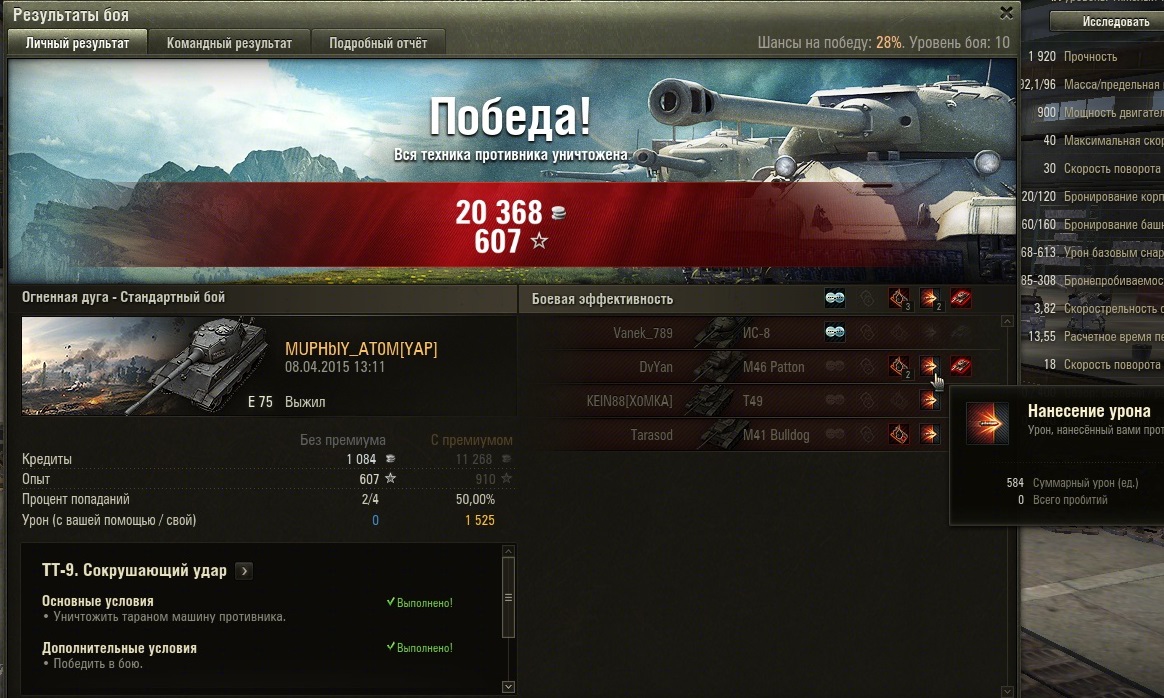Image resolution: width=1164 pixels, height=698 pixels.
Task: Click the damage dealt icon for T49
Action: (x=930, y=401)
